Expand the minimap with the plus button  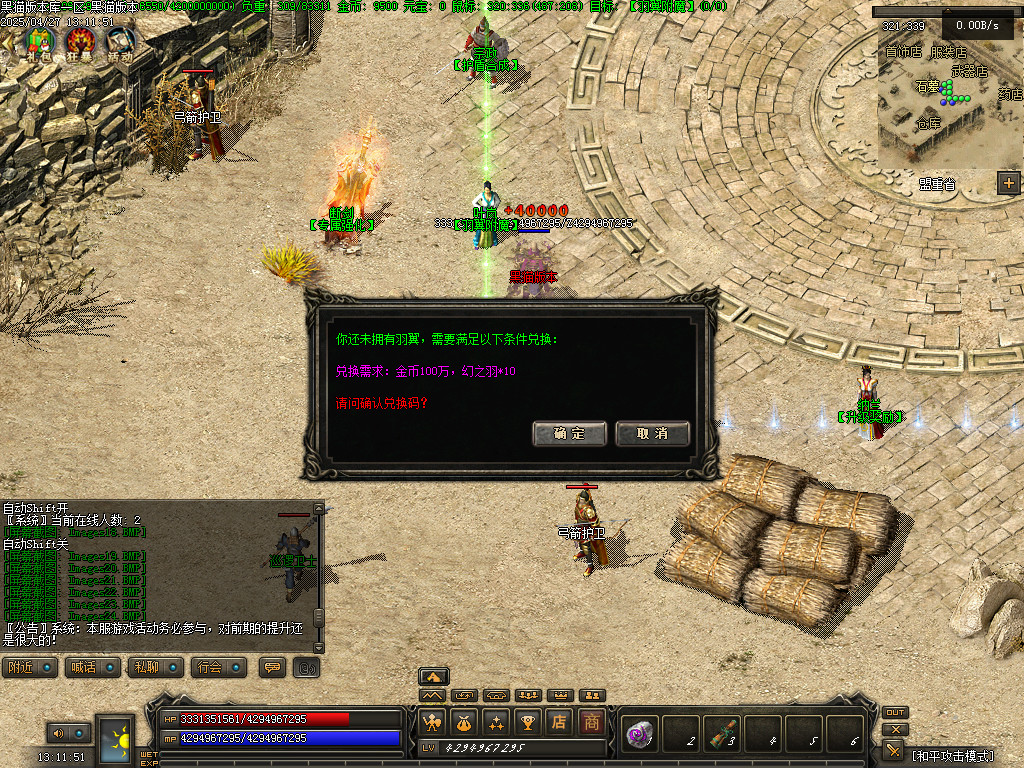point(1008,182)
